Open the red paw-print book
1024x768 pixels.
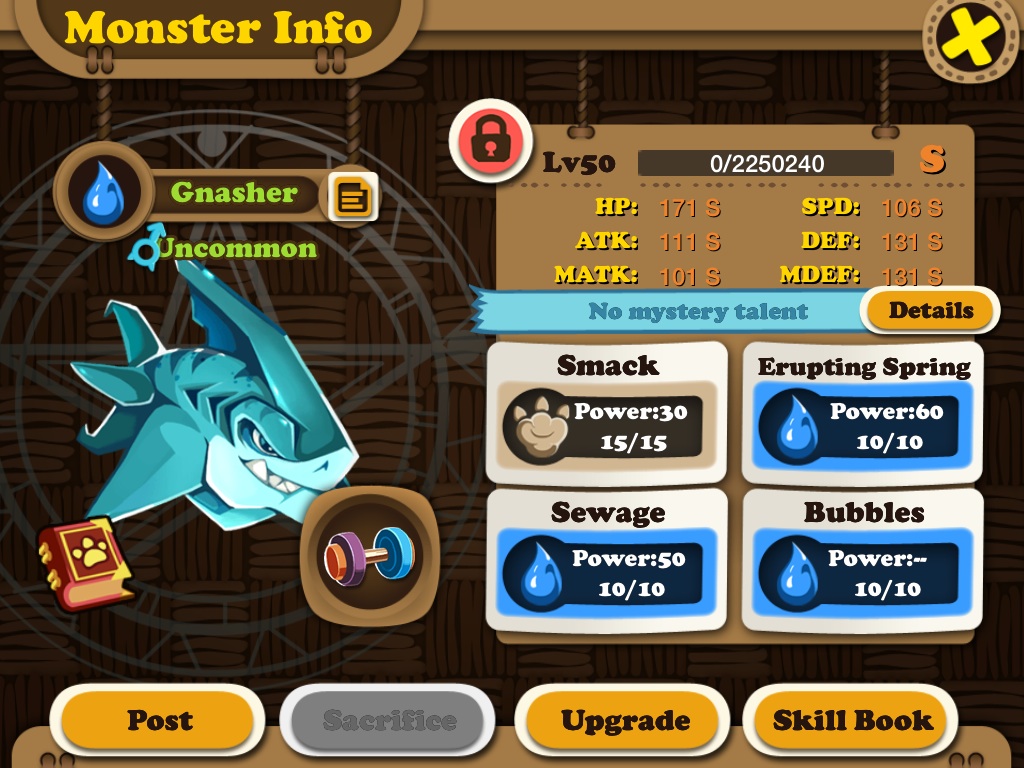tap(85, 562)
